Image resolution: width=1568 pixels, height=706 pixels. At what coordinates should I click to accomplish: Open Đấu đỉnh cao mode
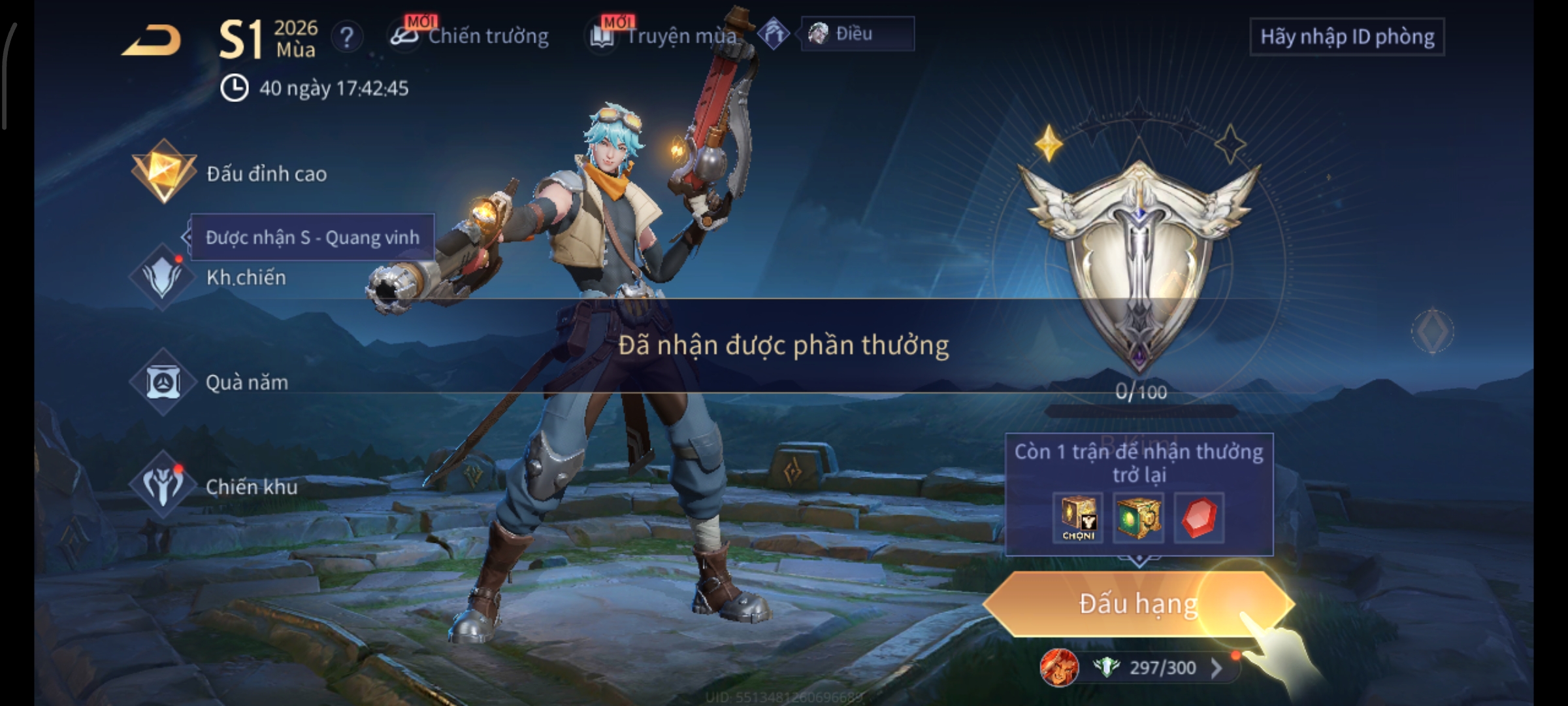230,173
